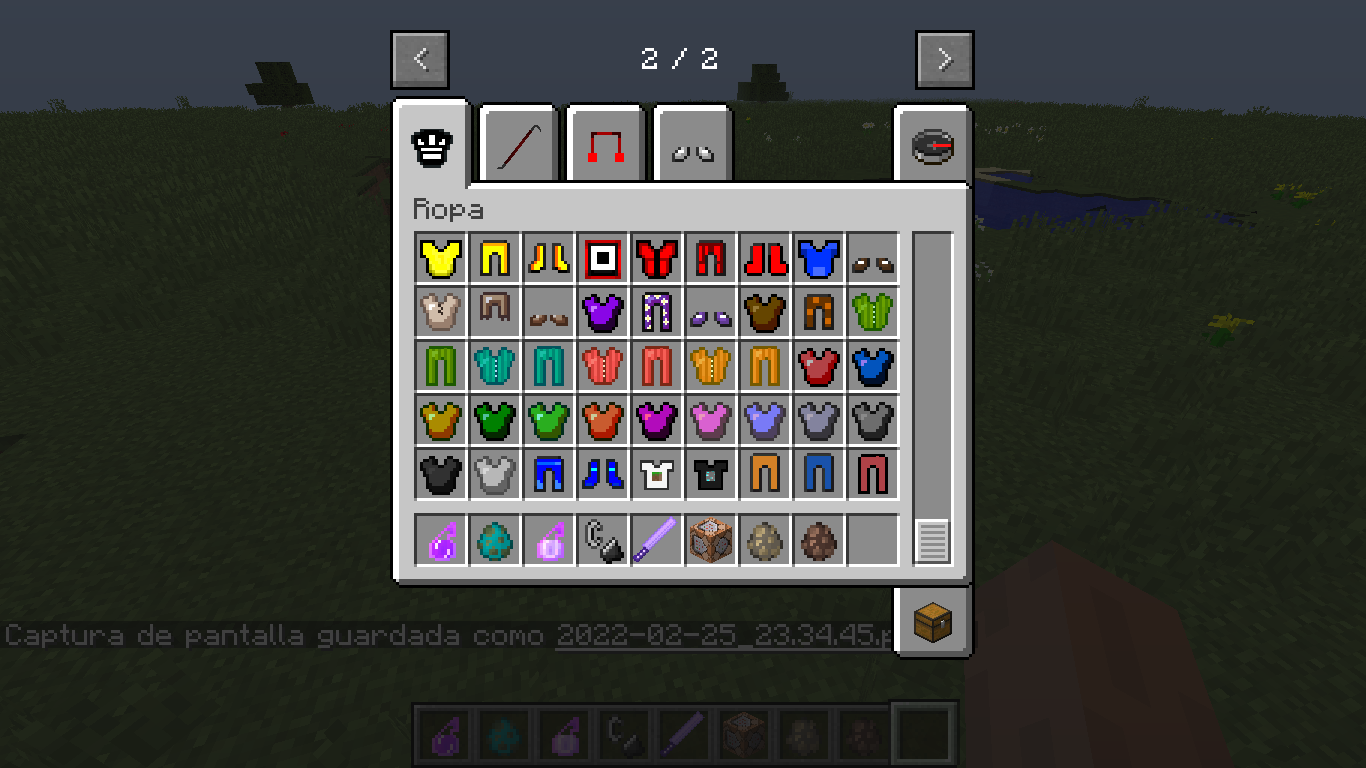The image size is (1366, 768).
Task: Open the compass search tab
Action: (x=931, y=143)
